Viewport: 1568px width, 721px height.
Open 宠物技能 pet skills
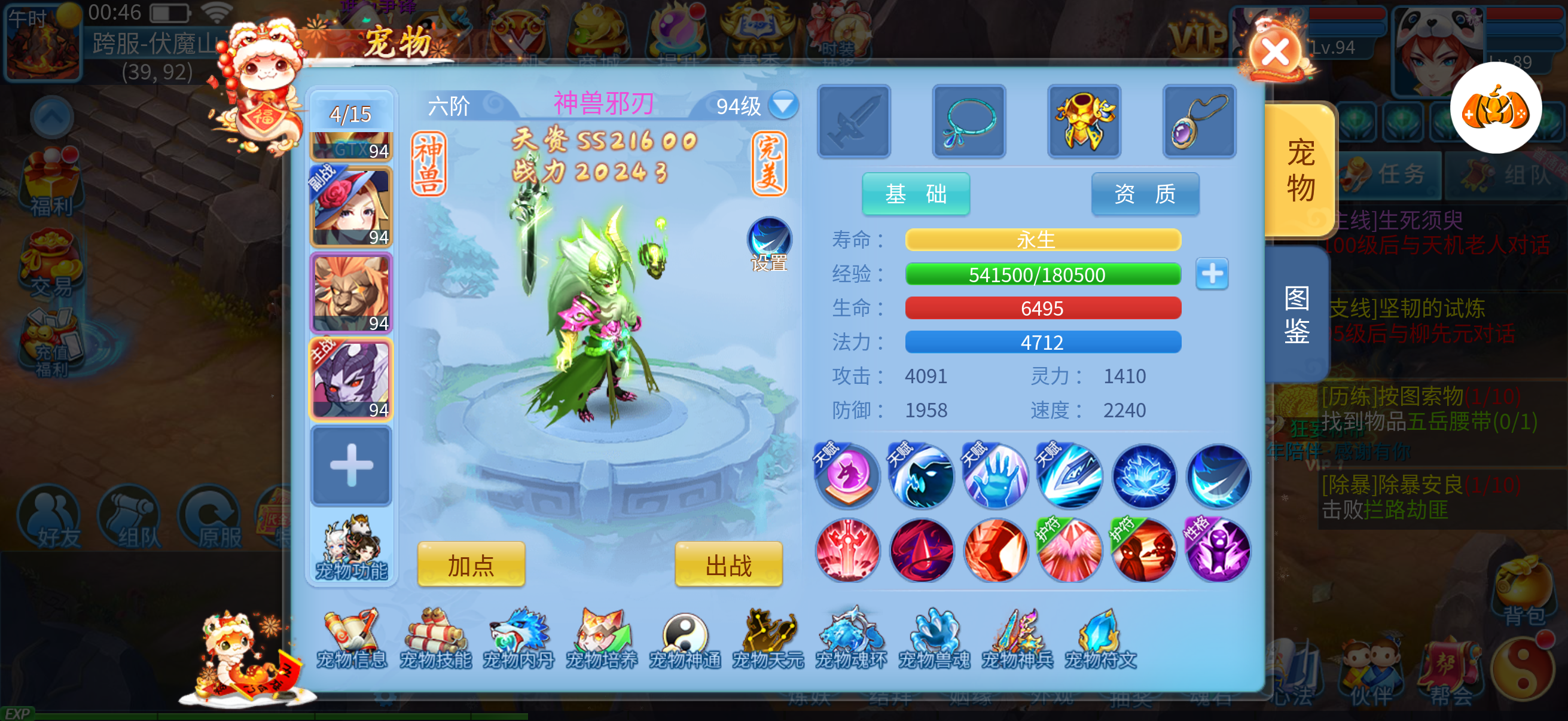[435, 639]
